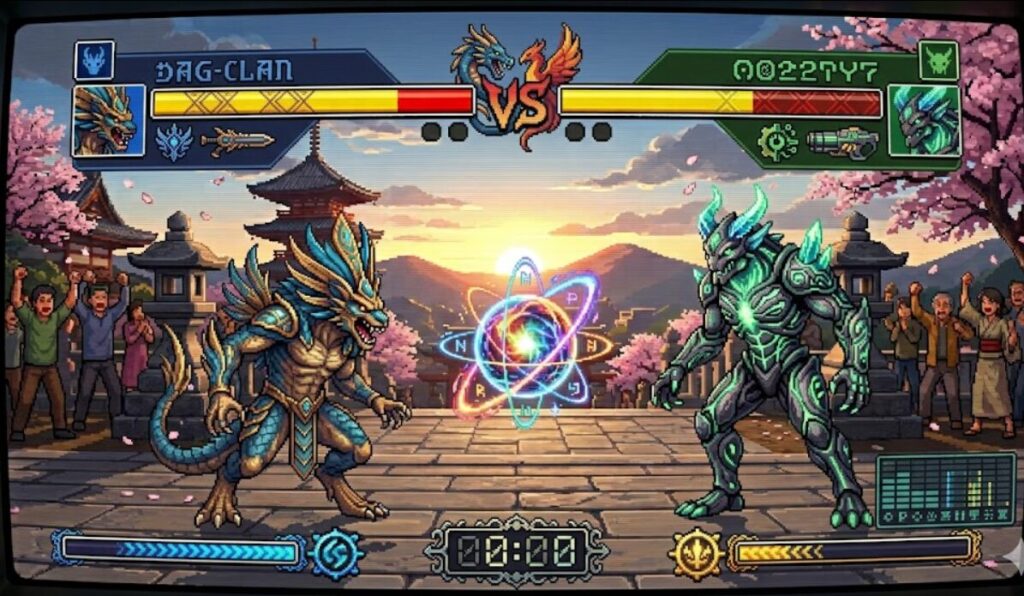This screenshot has width=1024, height=596.
Task: Click the small blue clan emblem icon
Action: point(94,61)
